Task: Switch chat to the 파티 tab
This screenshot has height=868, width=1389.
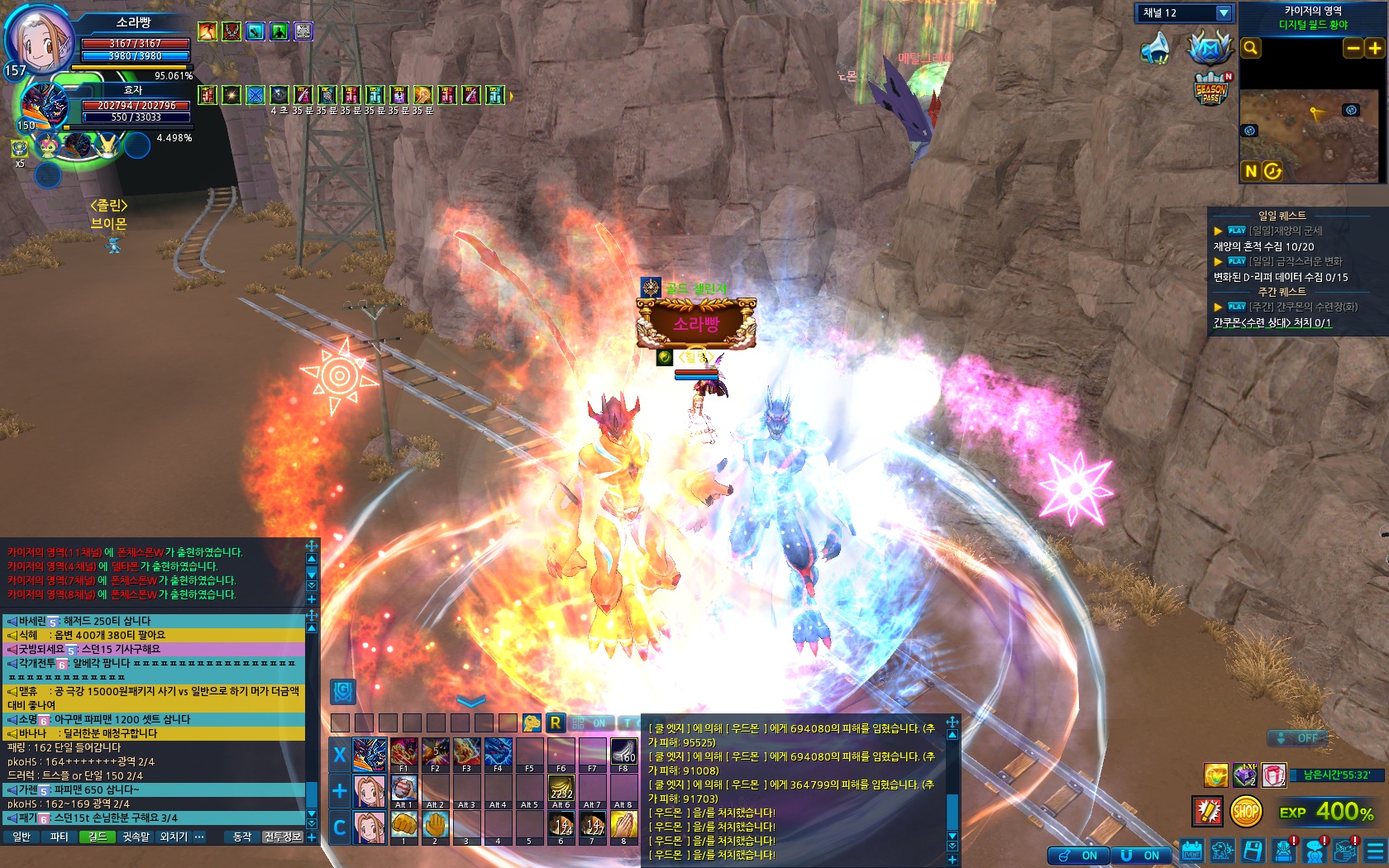Action: [59, 837]
